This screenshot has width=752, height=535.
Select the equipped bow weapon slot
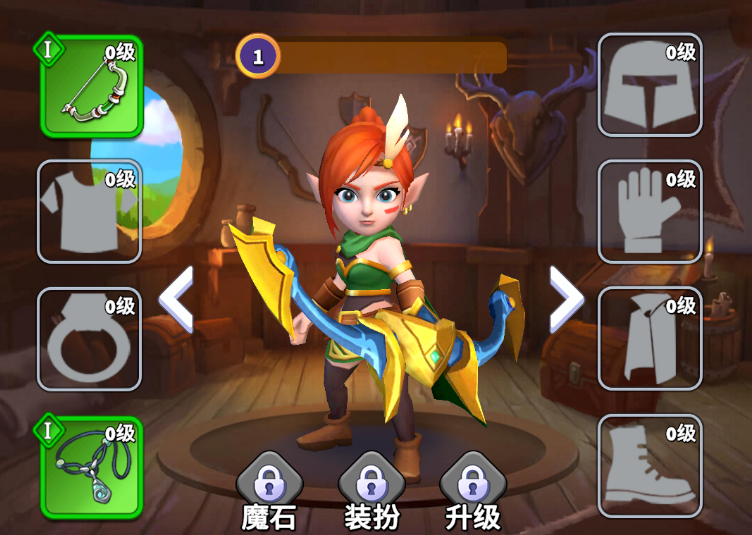[91, 86]
